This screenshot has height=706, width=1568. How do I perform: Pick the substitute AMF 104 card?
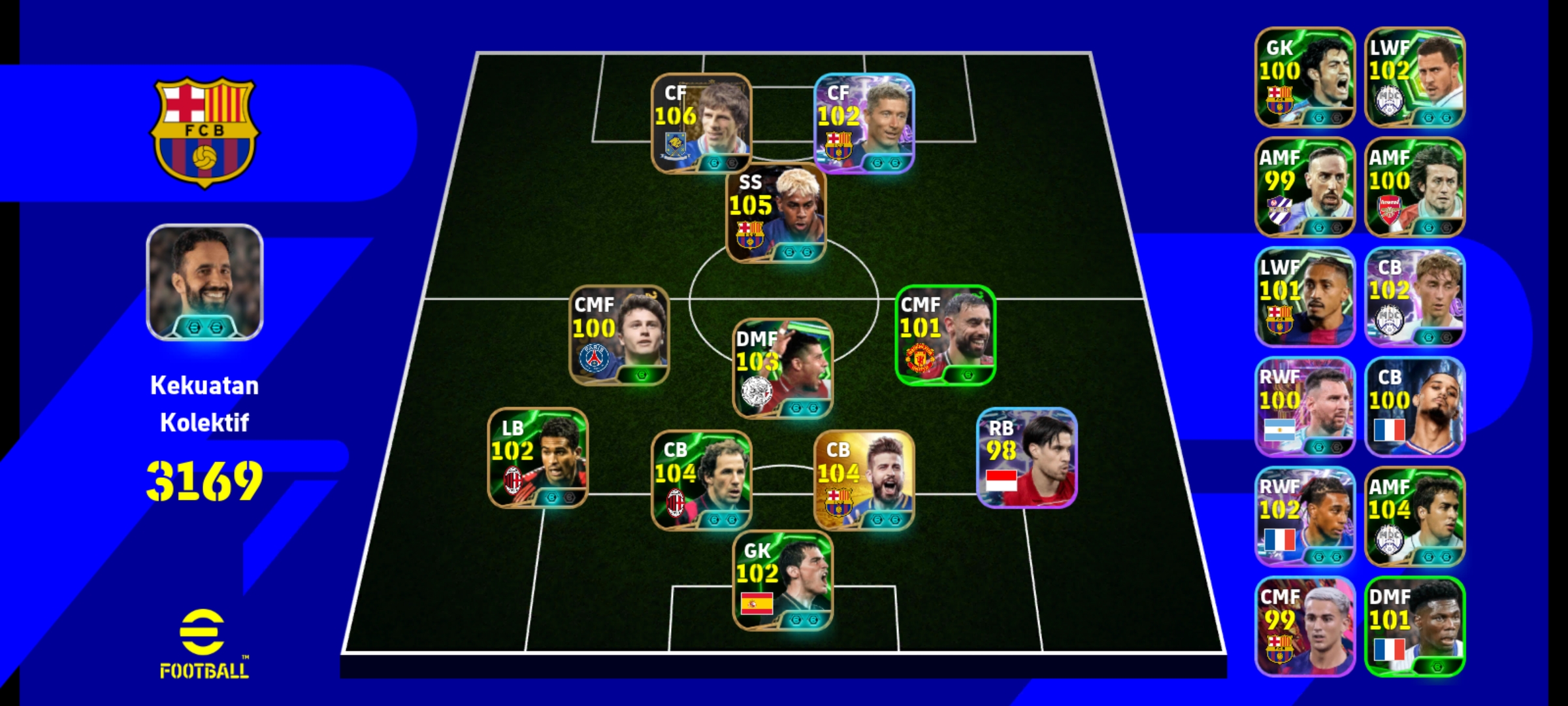pyautogui.click(x=1414, y=516)
